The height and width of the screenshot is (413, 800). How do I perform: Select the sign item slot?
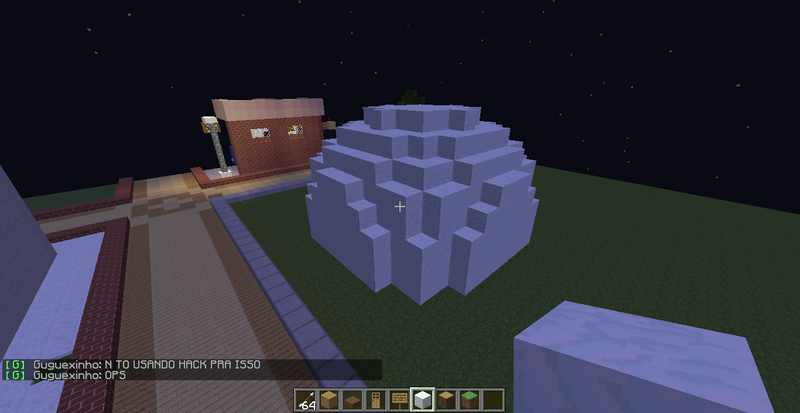coord(399,401)
